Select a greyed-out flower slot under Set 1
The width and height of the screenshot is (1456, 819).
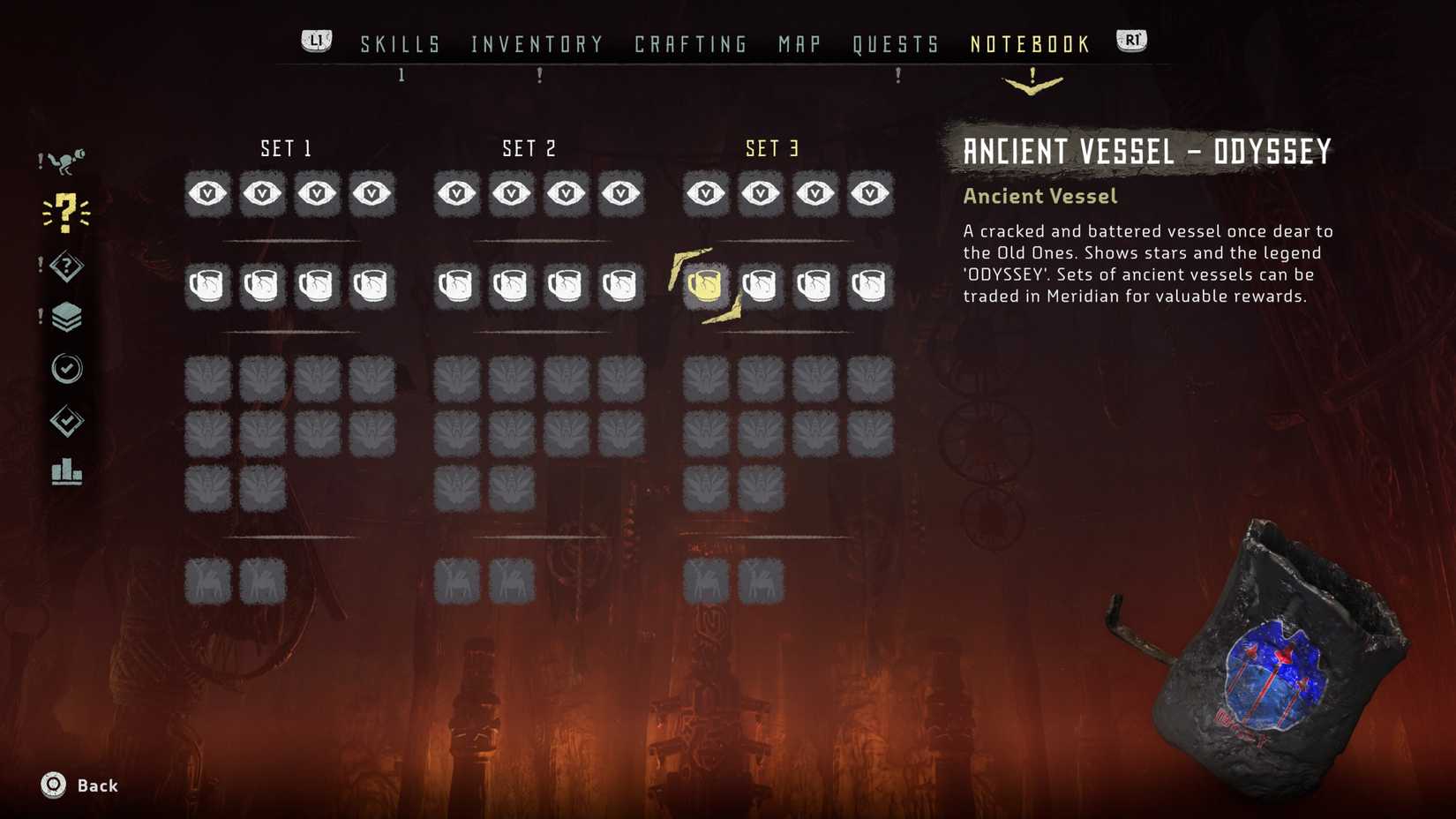pos(206,379)
